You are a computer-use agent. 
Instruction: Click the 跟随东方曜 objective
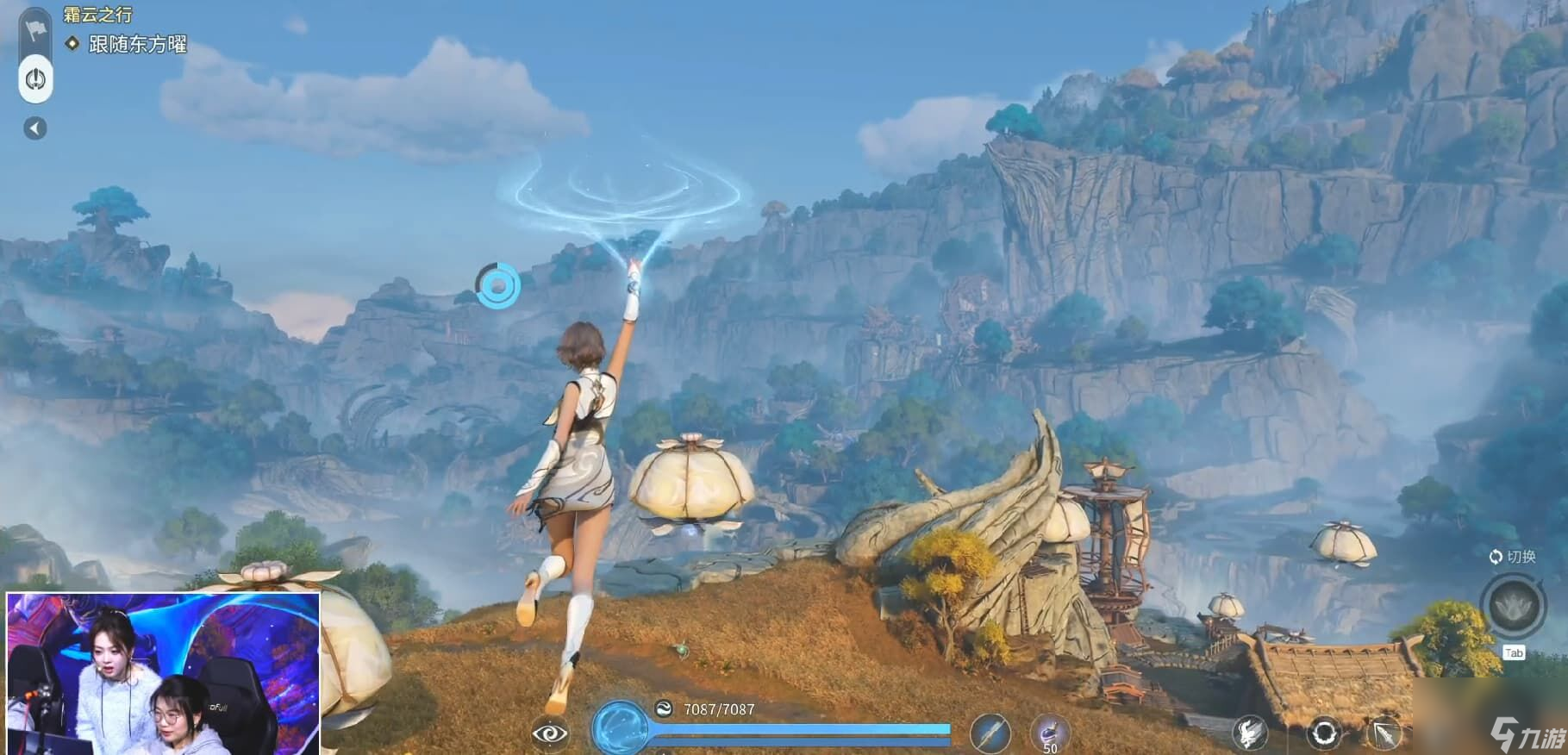[x=137, y=44]
